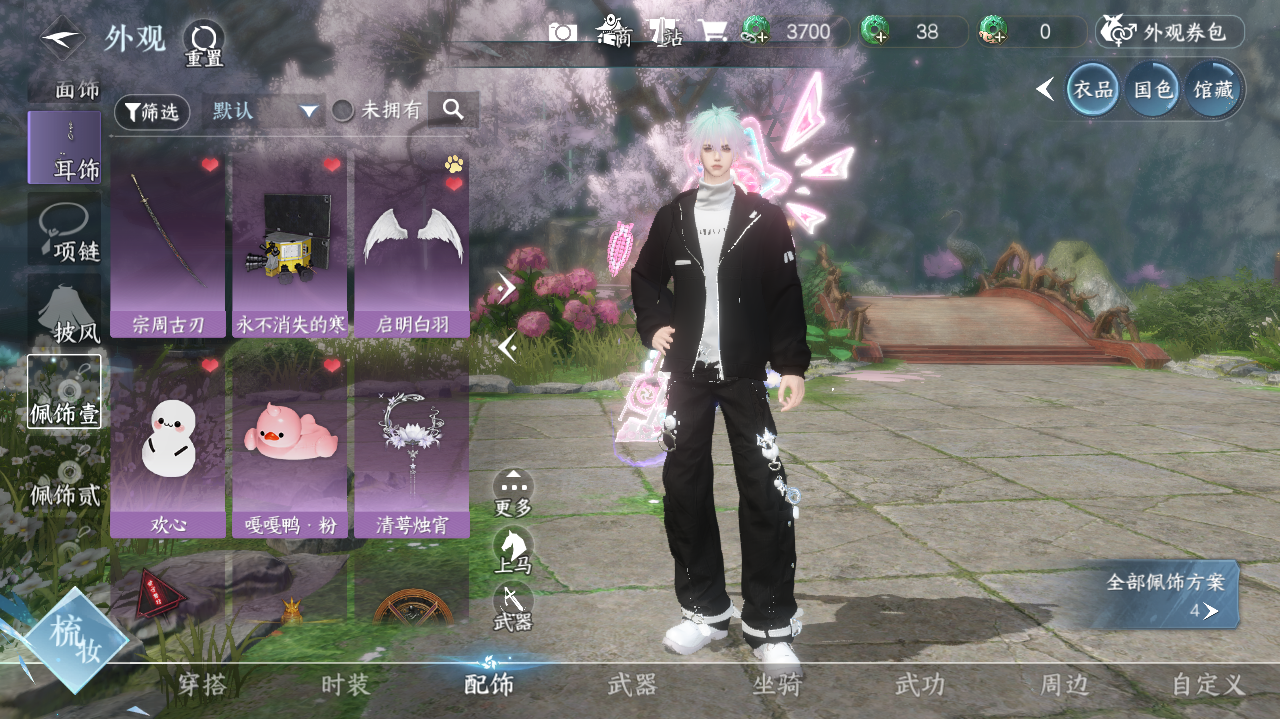1280x719 pixels.
Task: Select the 宗周古刃 sword item
Action: [x=168, y=244]
